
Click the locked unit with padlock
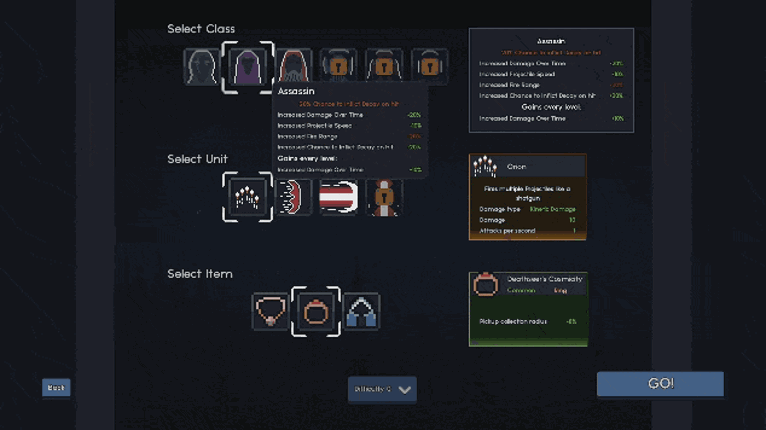click(x=383, y=197)
